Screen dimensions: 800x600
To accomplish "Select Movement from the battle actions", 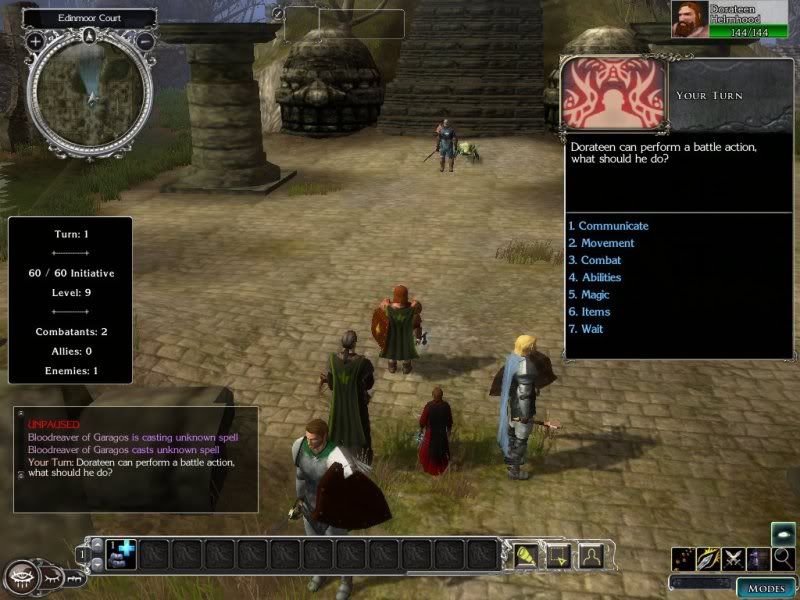I will (602, 243).
